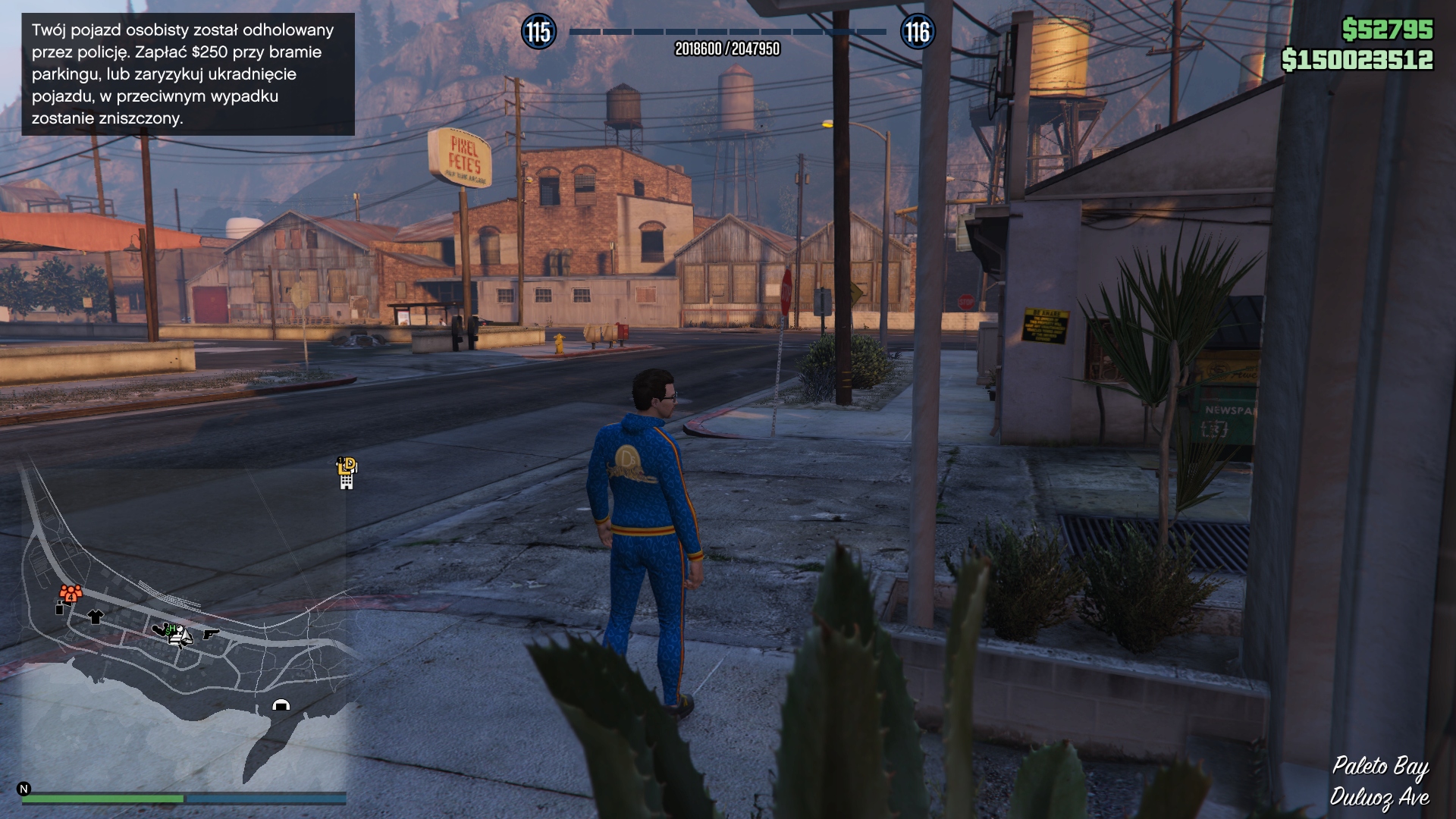Select the clothing store shirt blip
This screenshot has width=1456, height=819.
point(95,617)
